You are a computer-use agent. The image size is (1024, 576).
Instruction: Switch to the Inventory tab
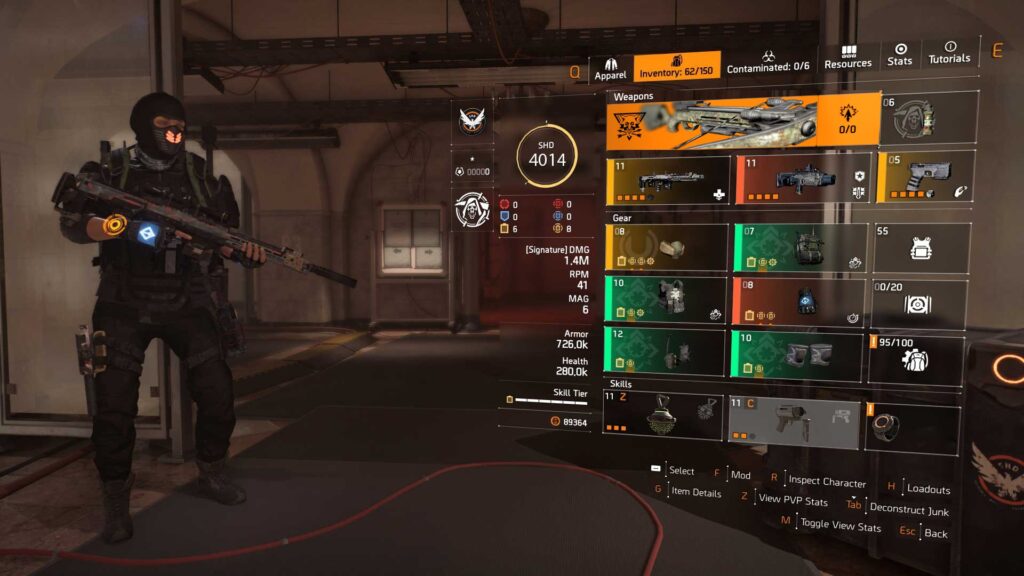tap(677, 66)
